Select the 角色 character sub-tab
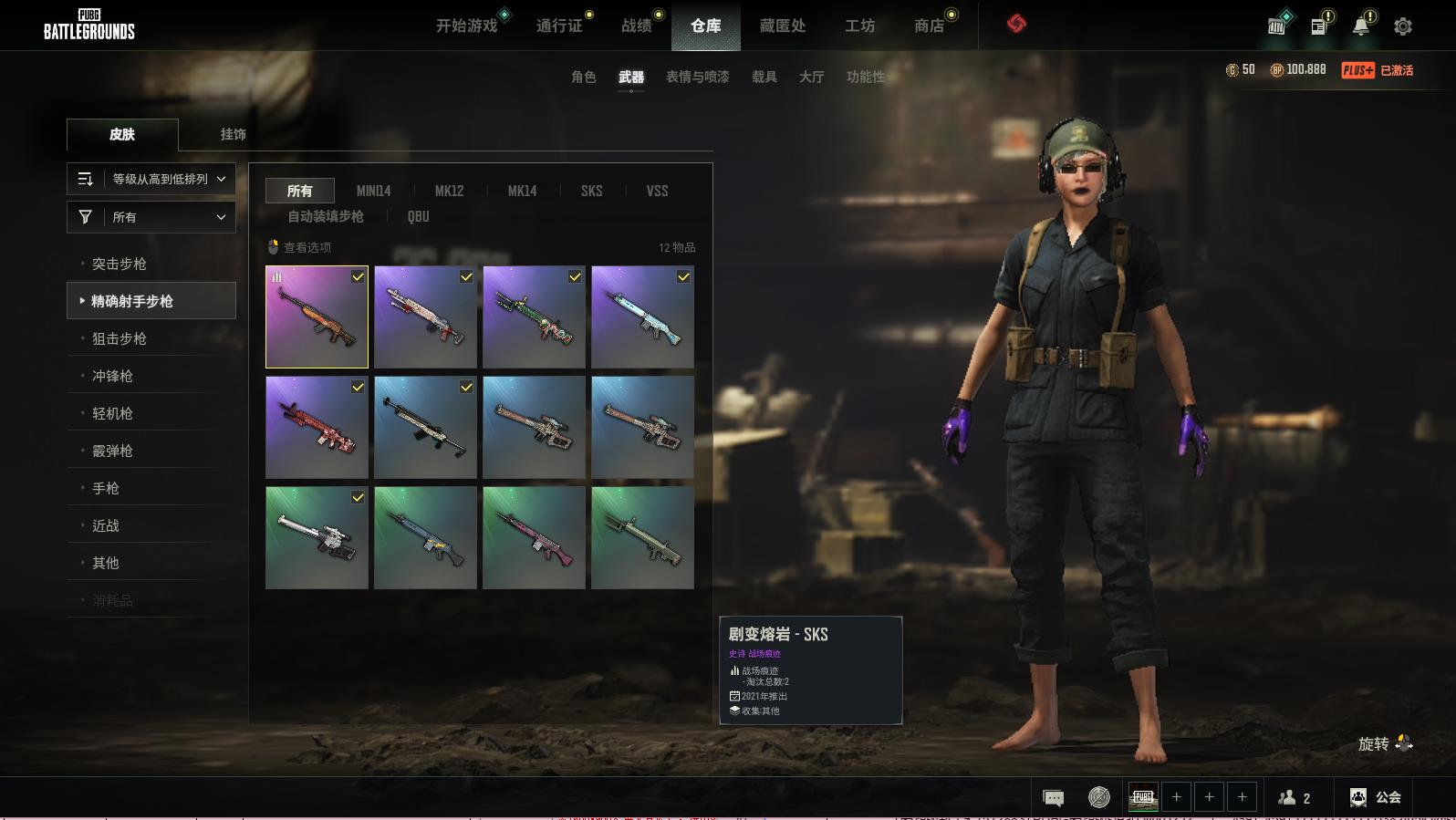This screenshot has width=1456, height=820. click(583, 77)
